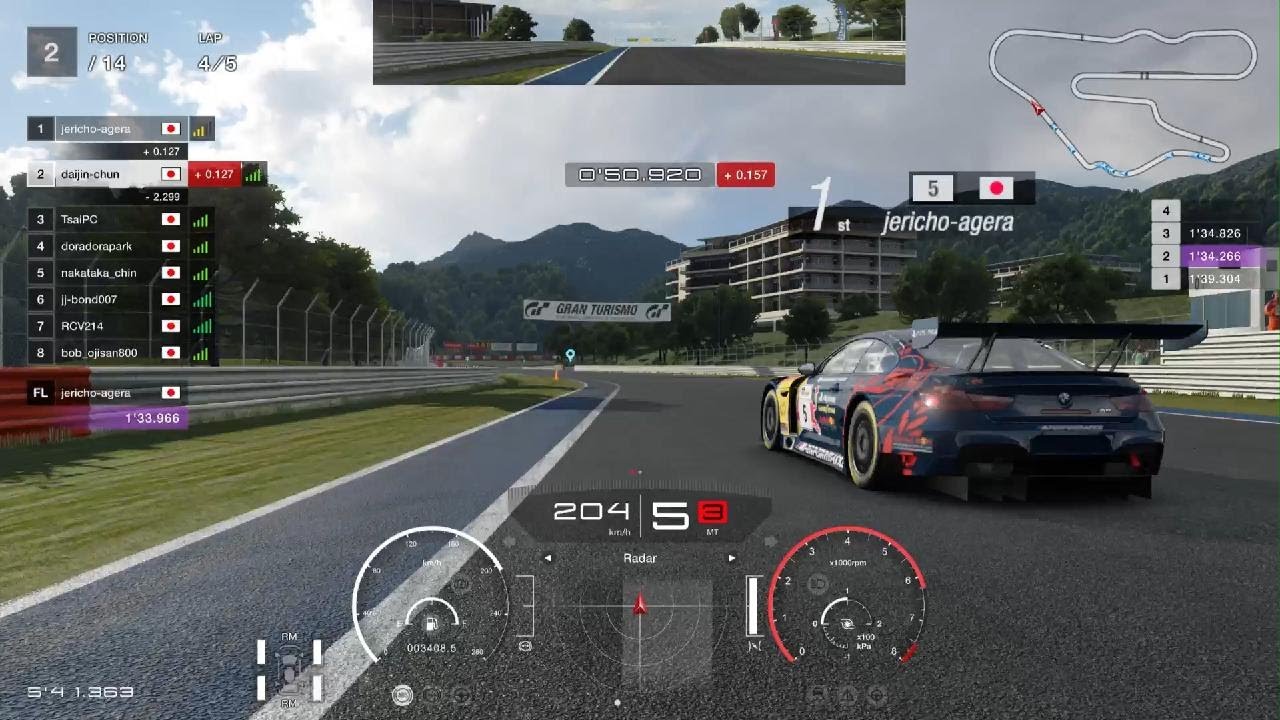The image size is (1280, 720).
Task: Click the tire wear indicator icon
Action: (289, 668)
